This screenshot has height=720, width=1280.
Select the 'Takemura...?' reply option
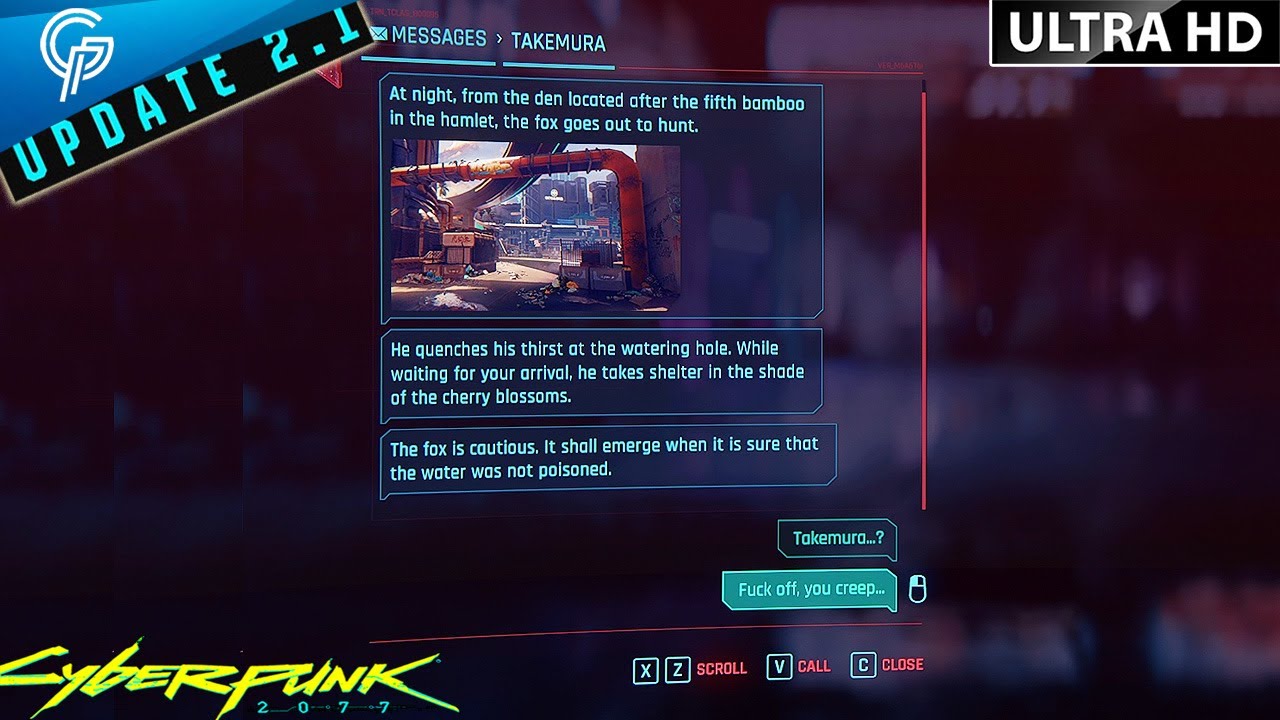point(837,540)
